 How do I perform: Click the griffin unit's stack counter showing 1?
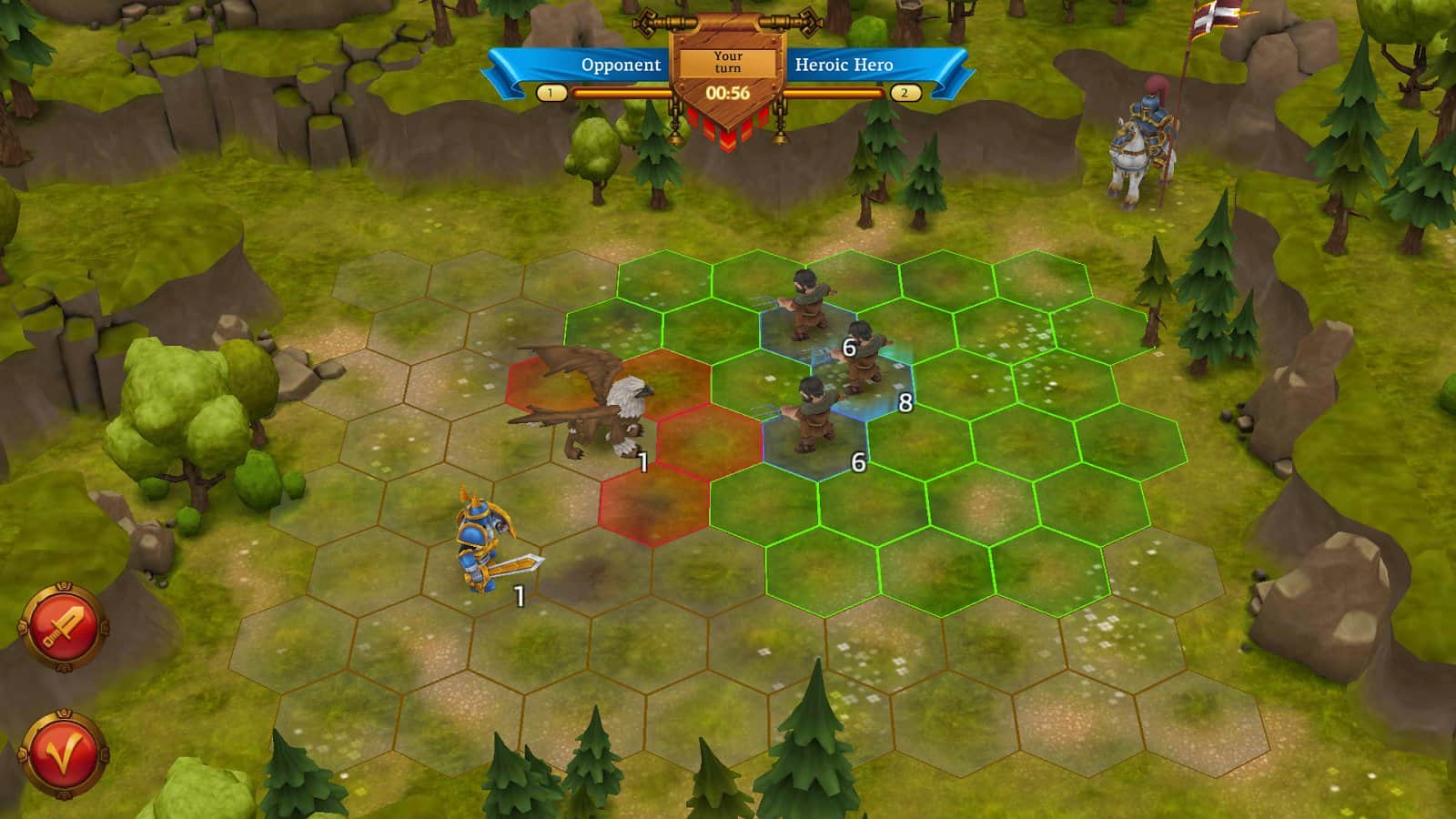[x=642, y=462]
